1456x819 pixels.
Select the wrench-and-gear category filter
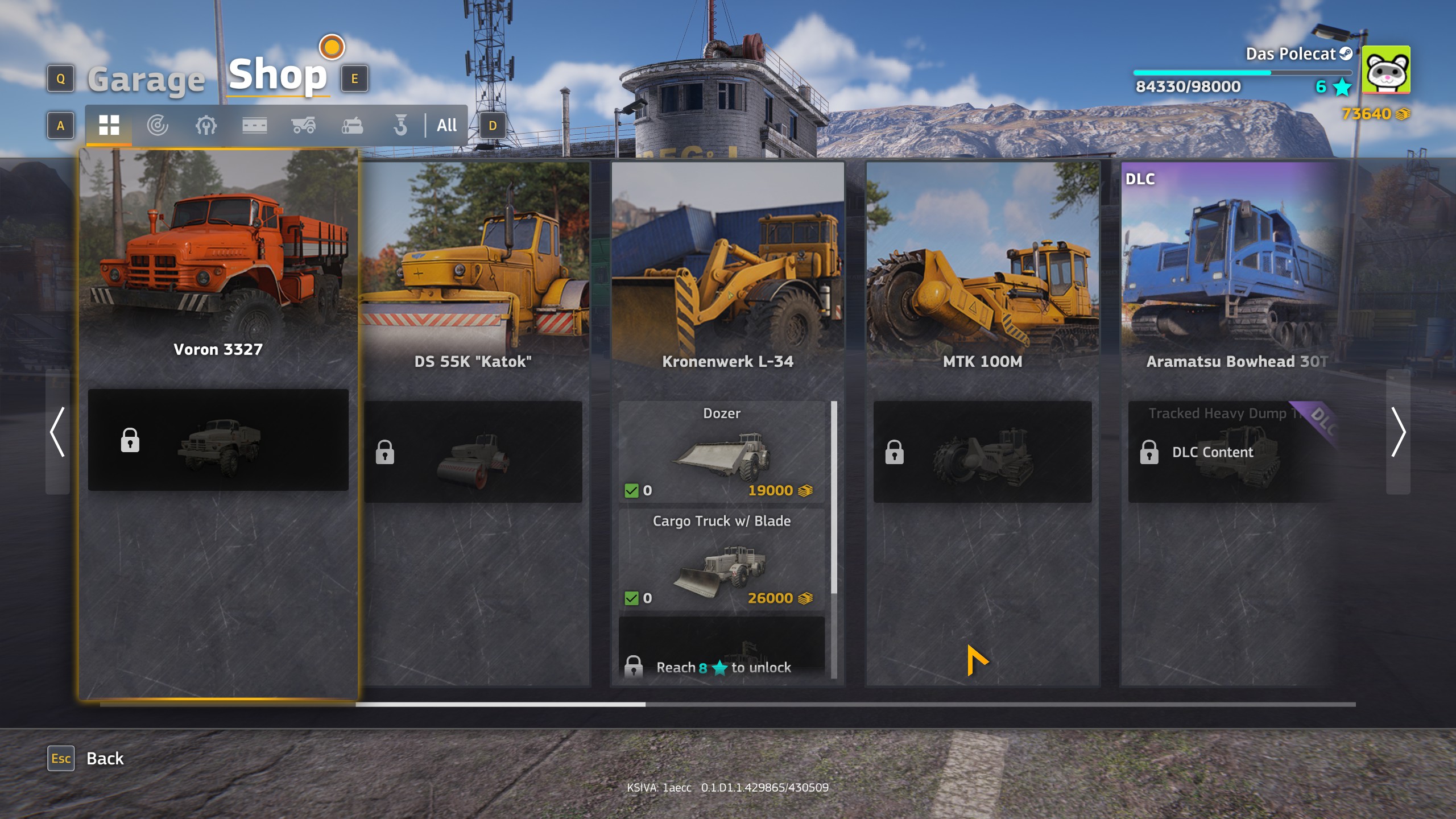206,125
